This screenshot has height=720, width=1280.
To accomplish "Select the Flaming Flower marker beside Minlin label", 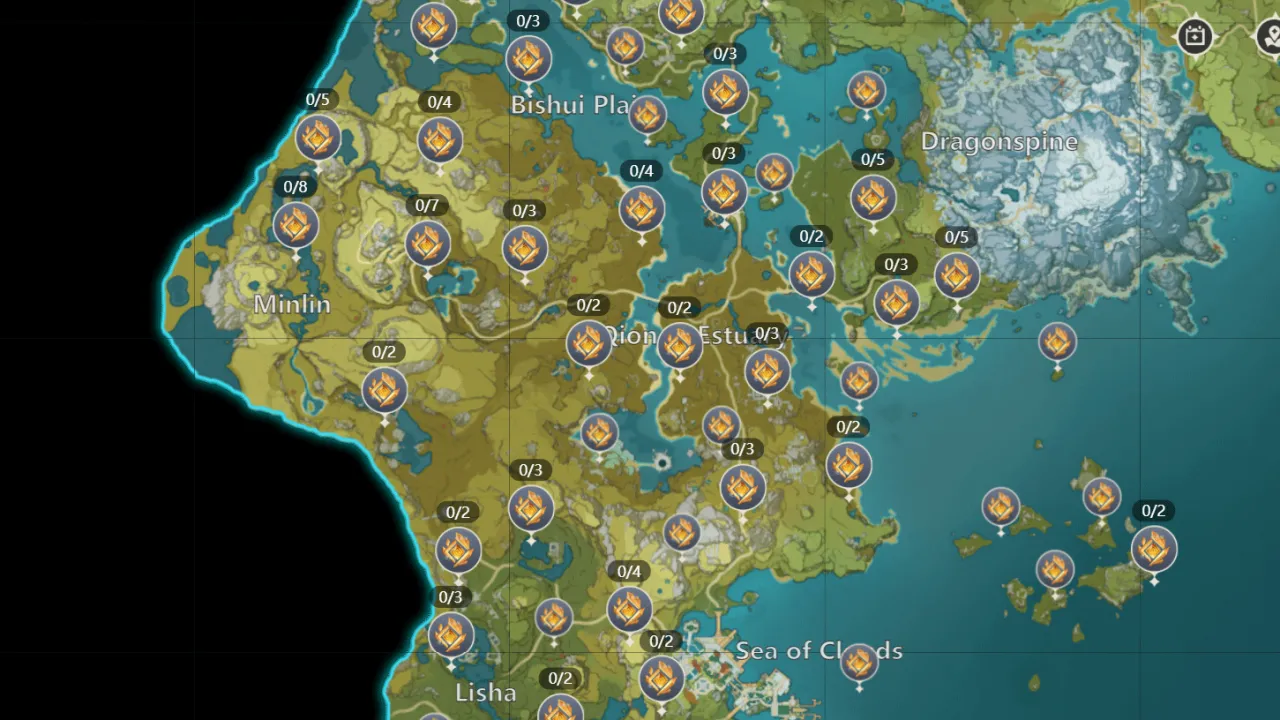I will point(295,227).
